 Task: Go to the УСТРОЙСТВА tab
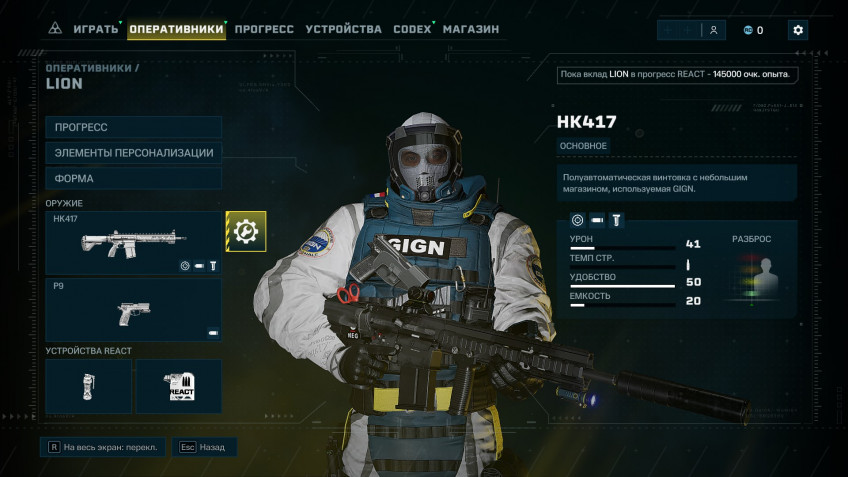343,29
